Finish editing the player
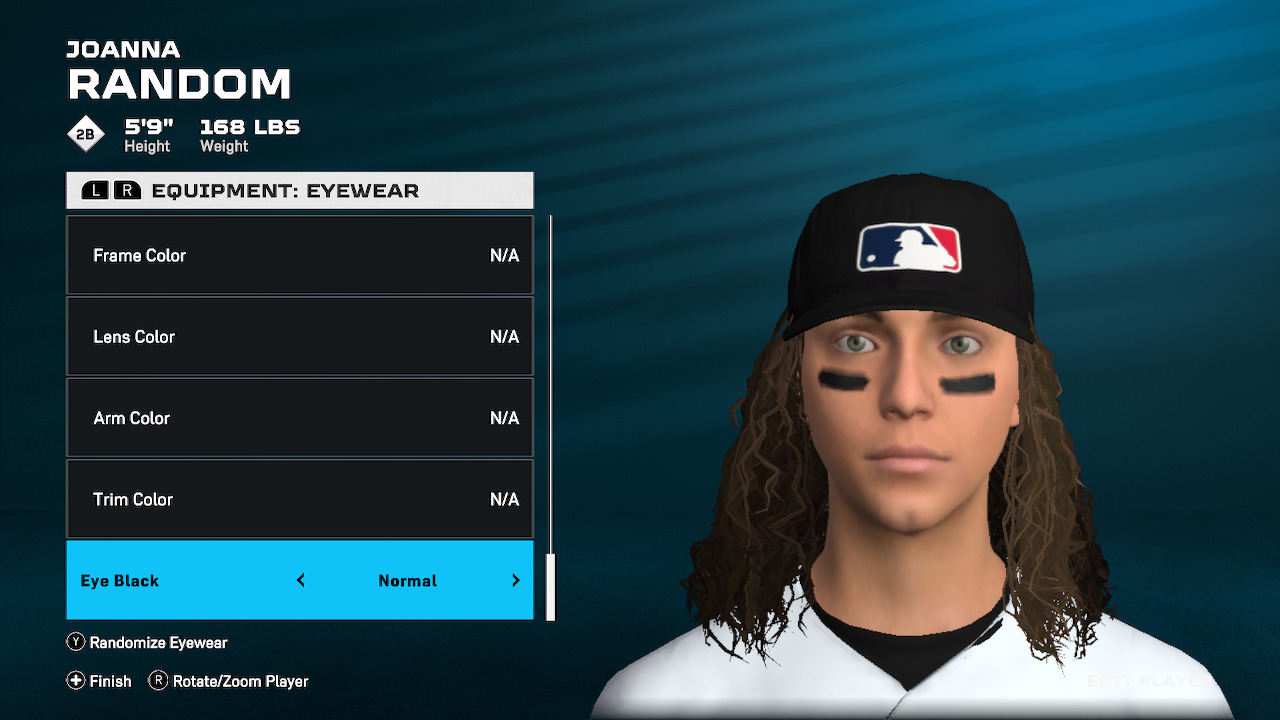This screenshot has width=1280, height=720. [x=99, y=681]
